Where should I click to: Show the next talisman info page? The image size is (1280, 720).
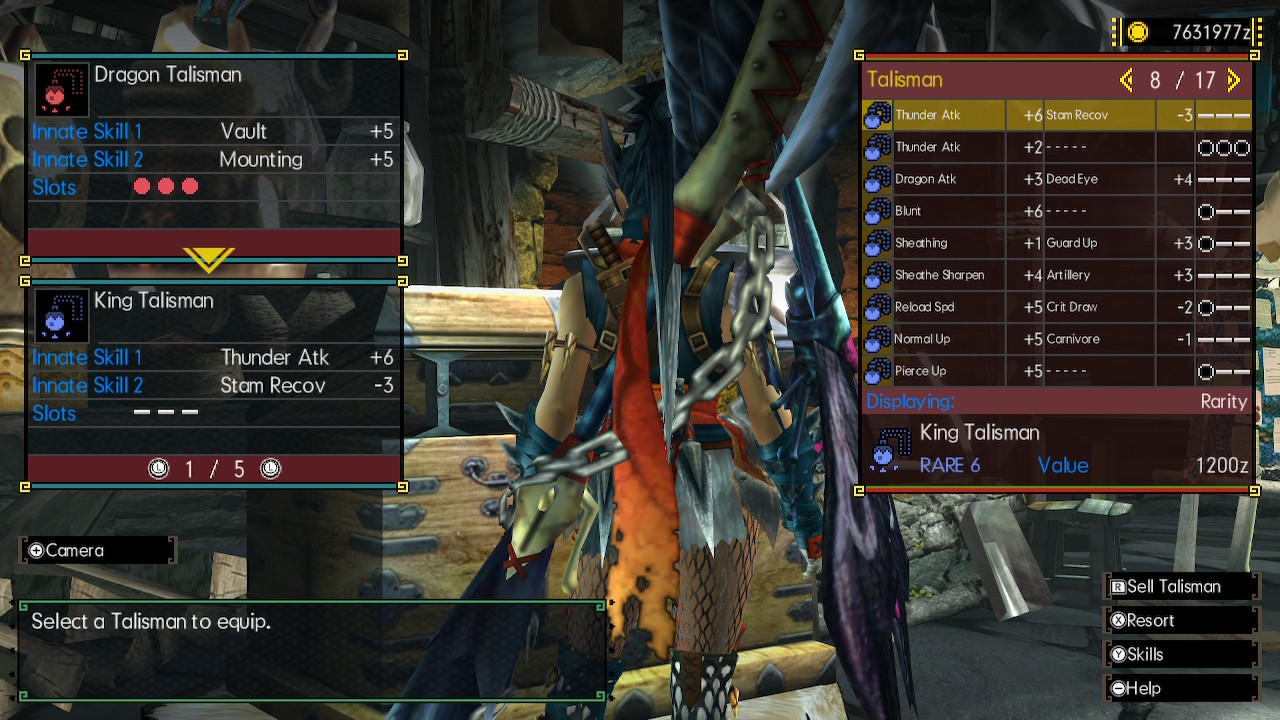point(270,469)
